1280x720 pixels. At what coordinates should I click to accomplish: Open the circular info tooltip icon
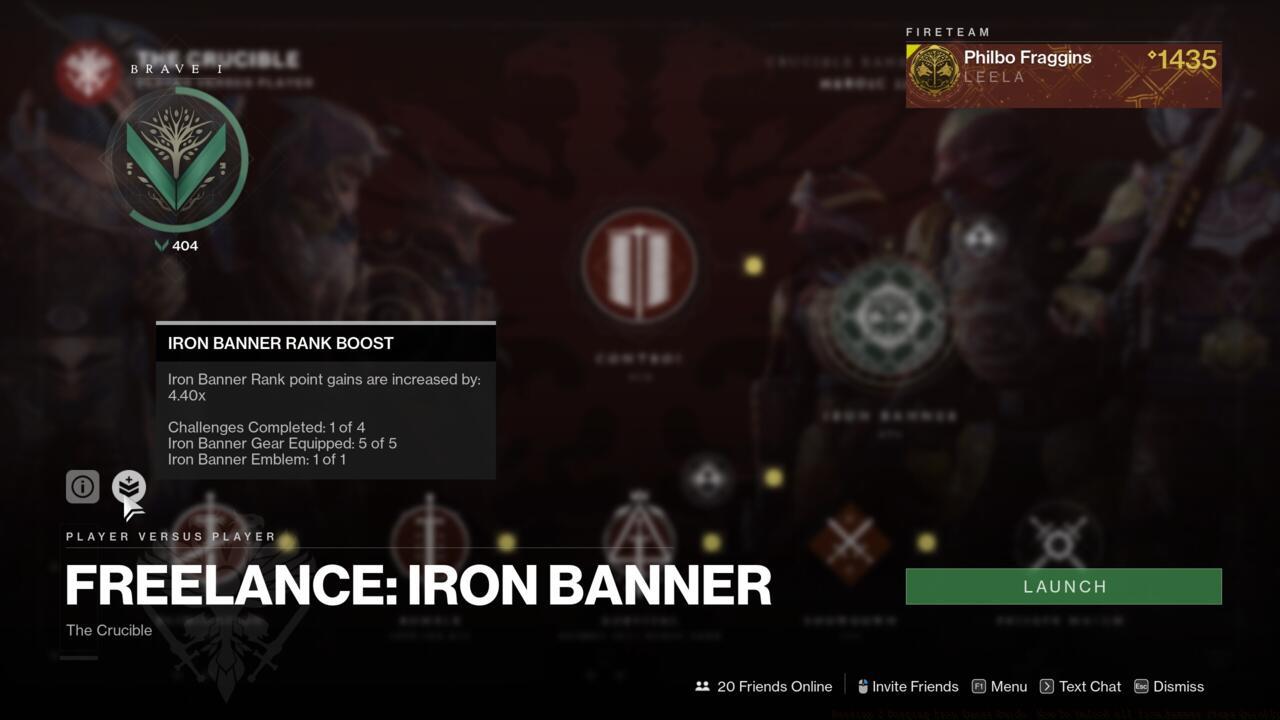(83, 486)
